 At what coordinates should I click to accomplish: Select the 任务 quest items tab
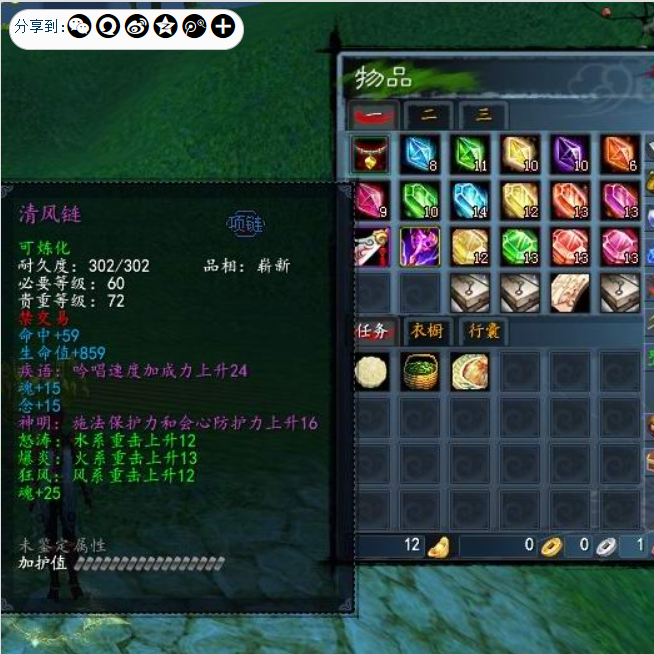pos(375,330)
